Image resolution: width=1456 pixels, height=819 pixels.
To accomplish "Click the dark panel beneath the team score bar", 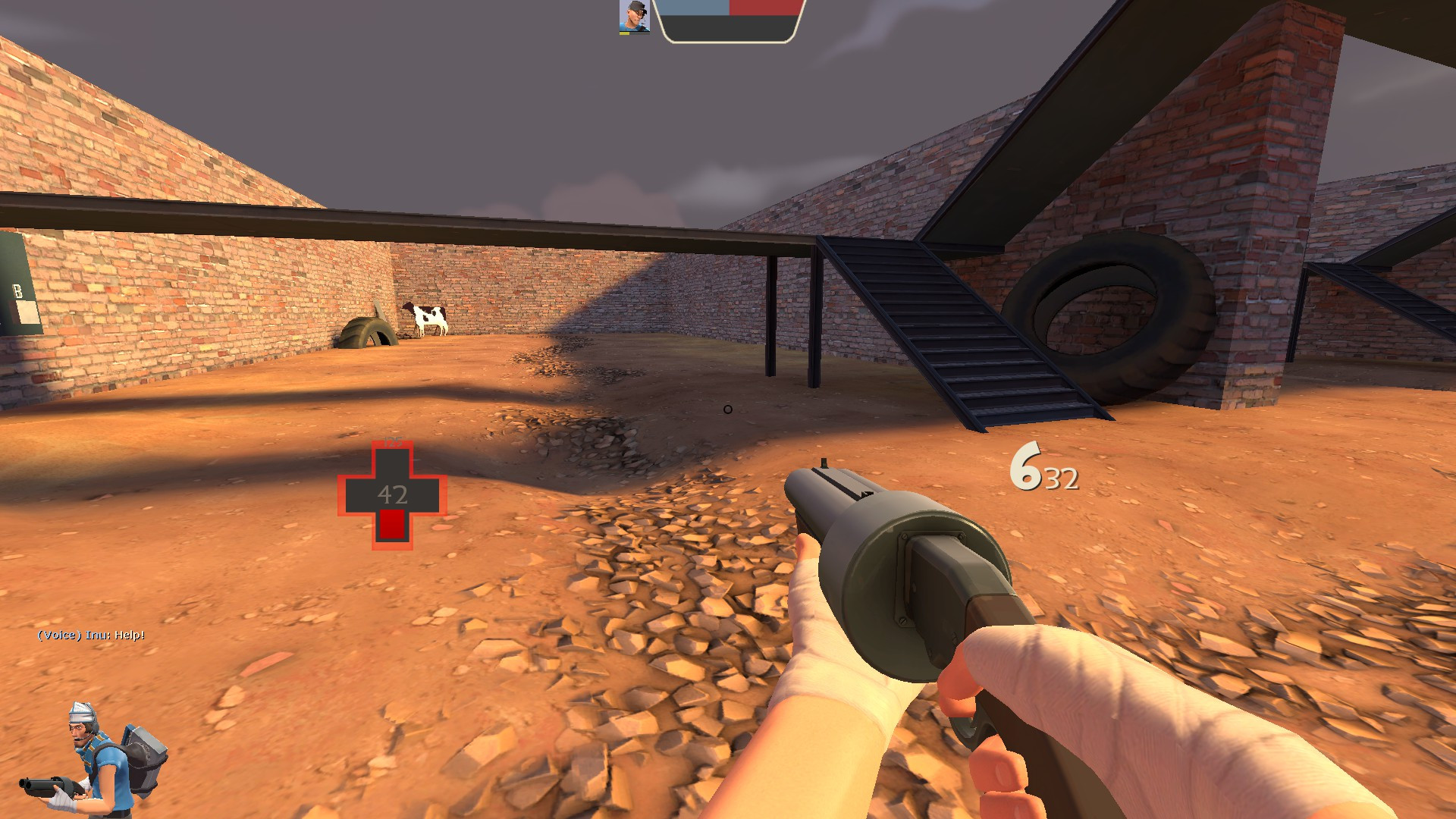I will [x=728, y=29].
